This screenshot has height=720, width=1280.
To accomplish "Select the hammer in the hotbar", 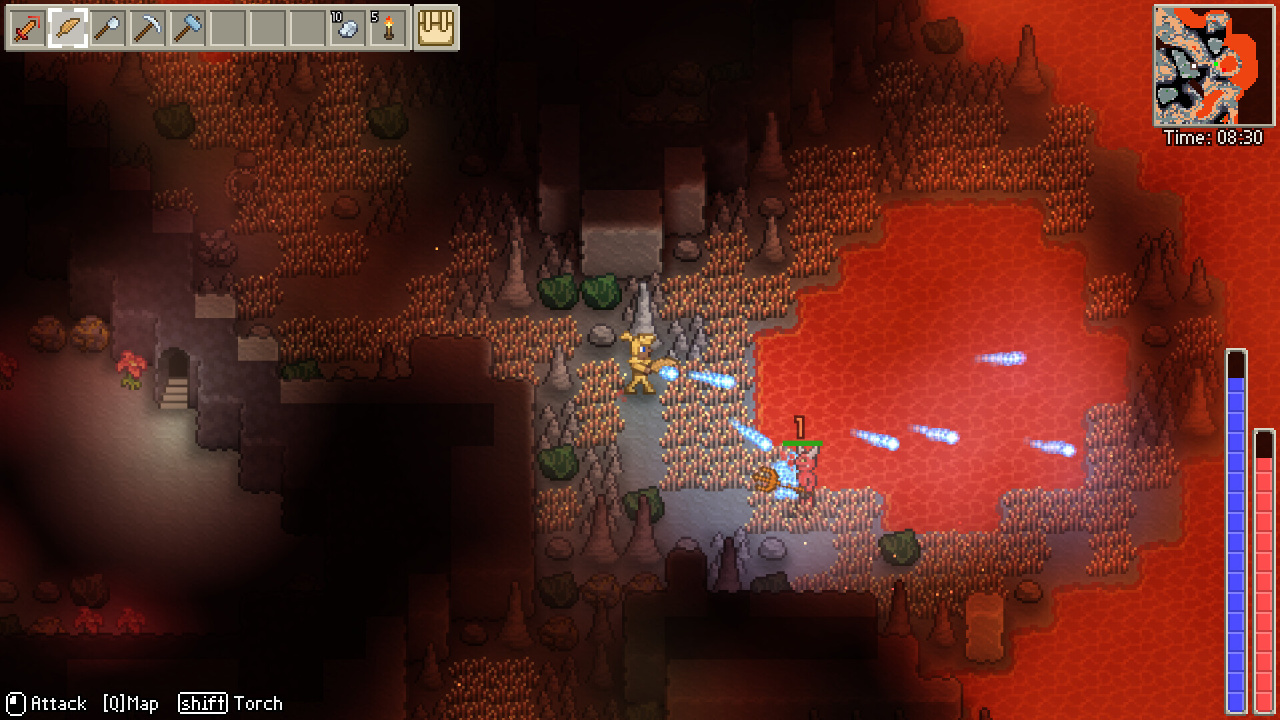I will pyautogui.click(x=188, y=28).
